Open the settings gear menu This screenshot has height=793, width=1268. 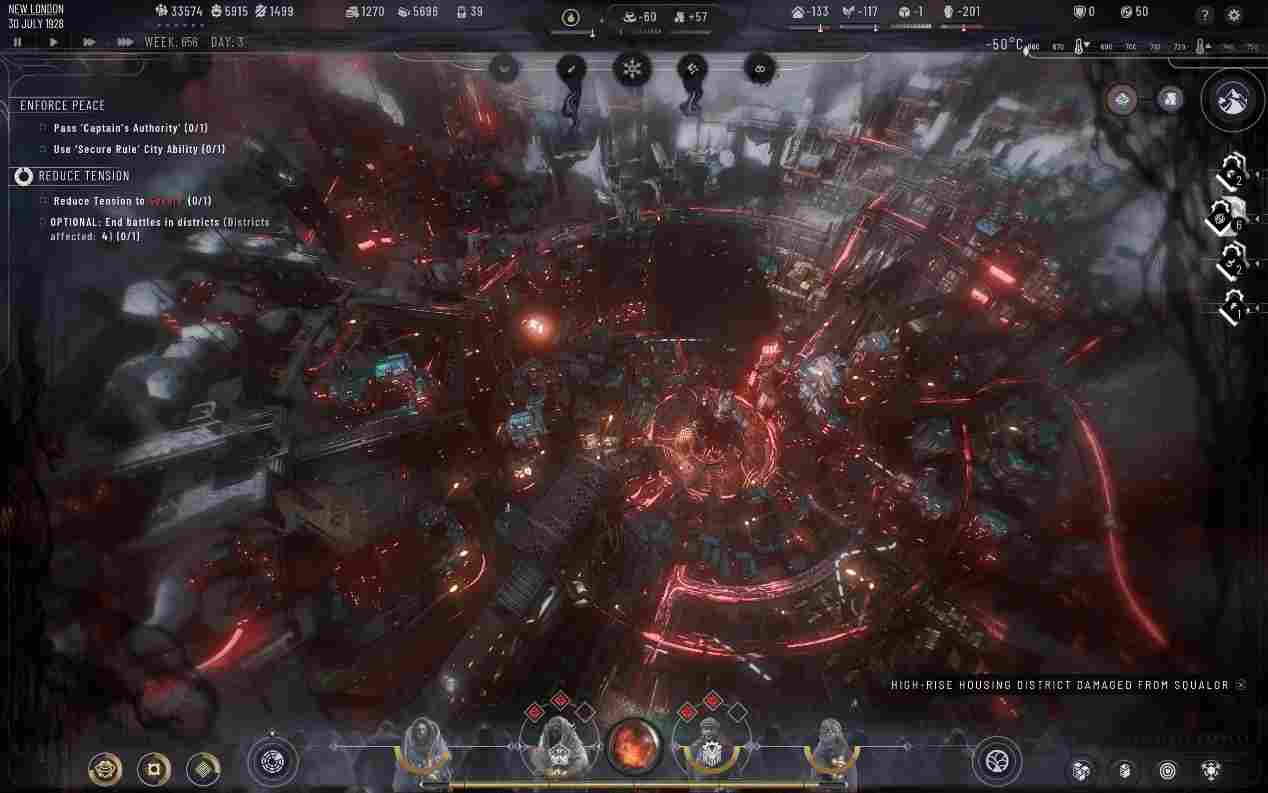1234,15
